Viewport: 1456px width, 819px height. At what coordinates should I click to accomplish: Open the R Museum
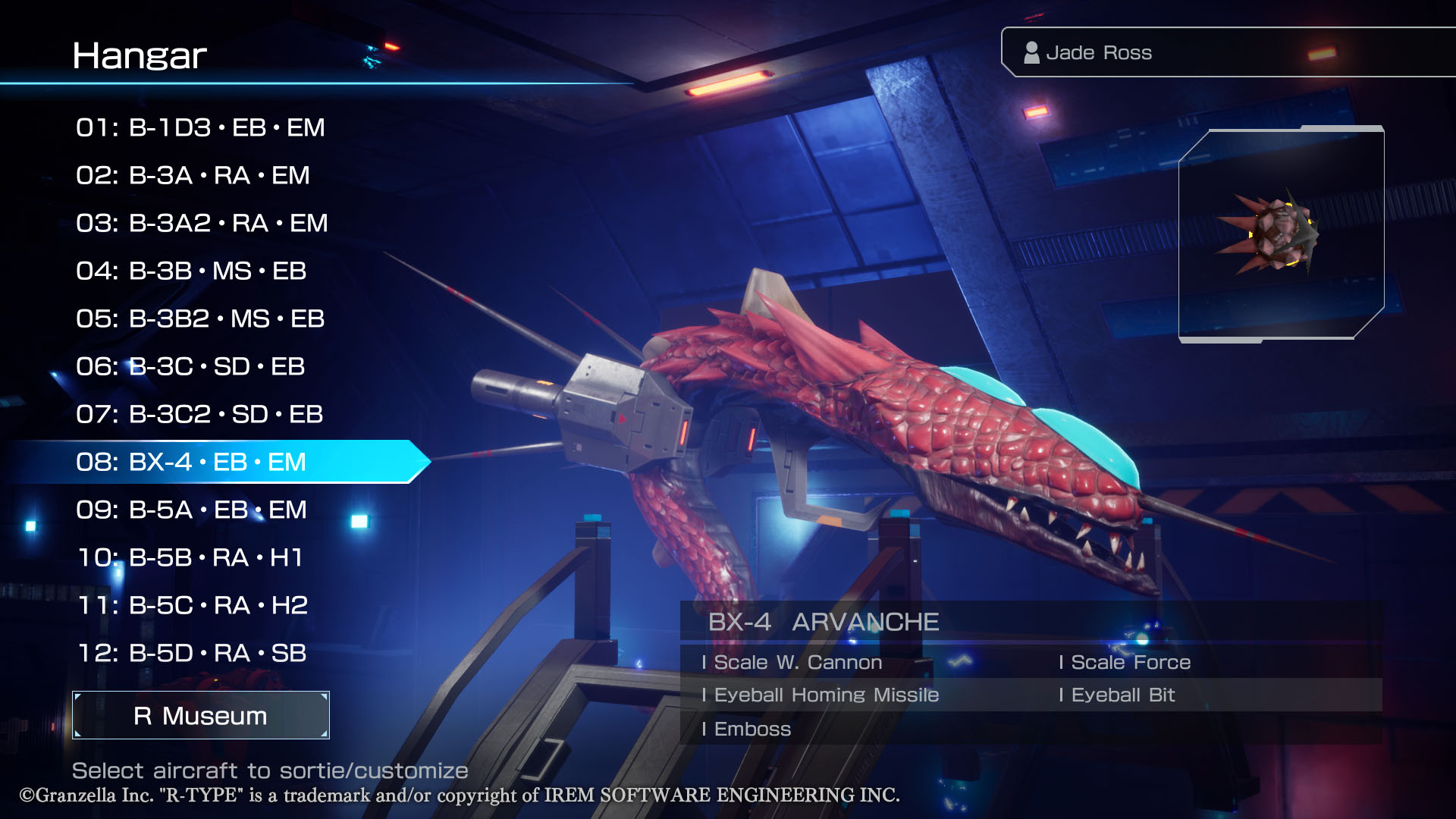pos(200,715)
